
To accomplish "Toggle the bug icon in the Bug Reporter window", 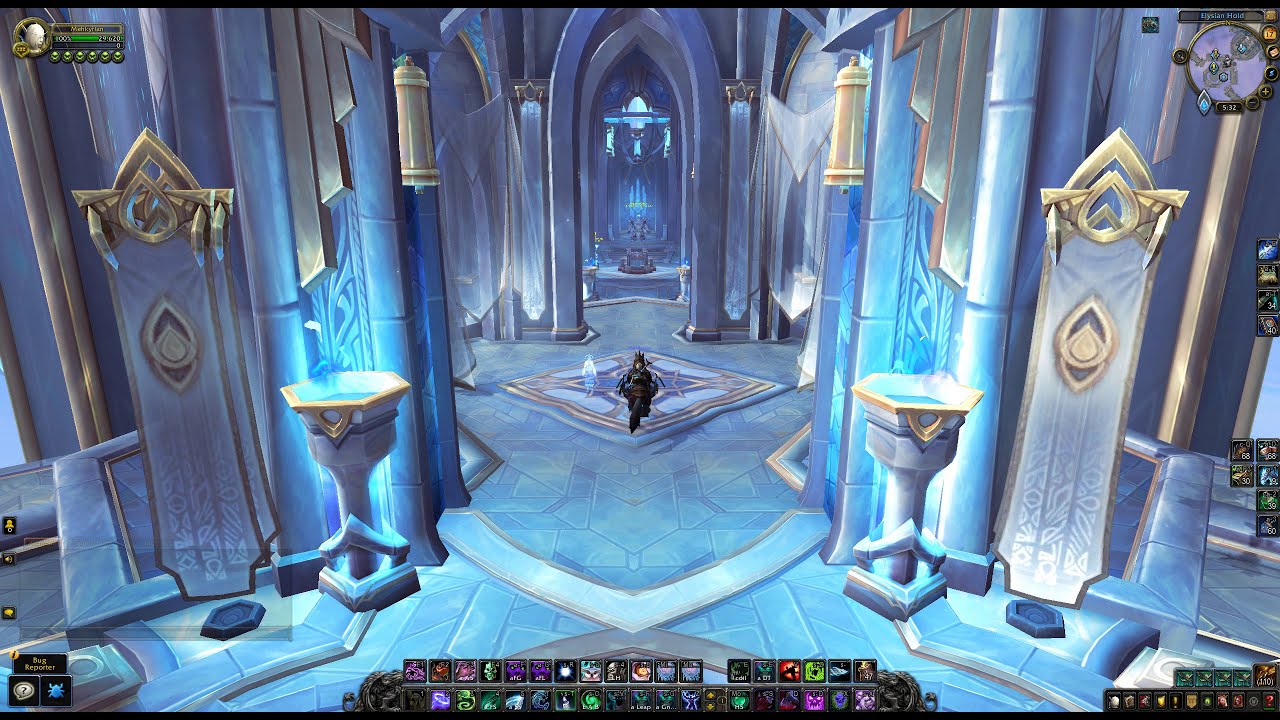I will pyautogui.click(x=55, y=690).
